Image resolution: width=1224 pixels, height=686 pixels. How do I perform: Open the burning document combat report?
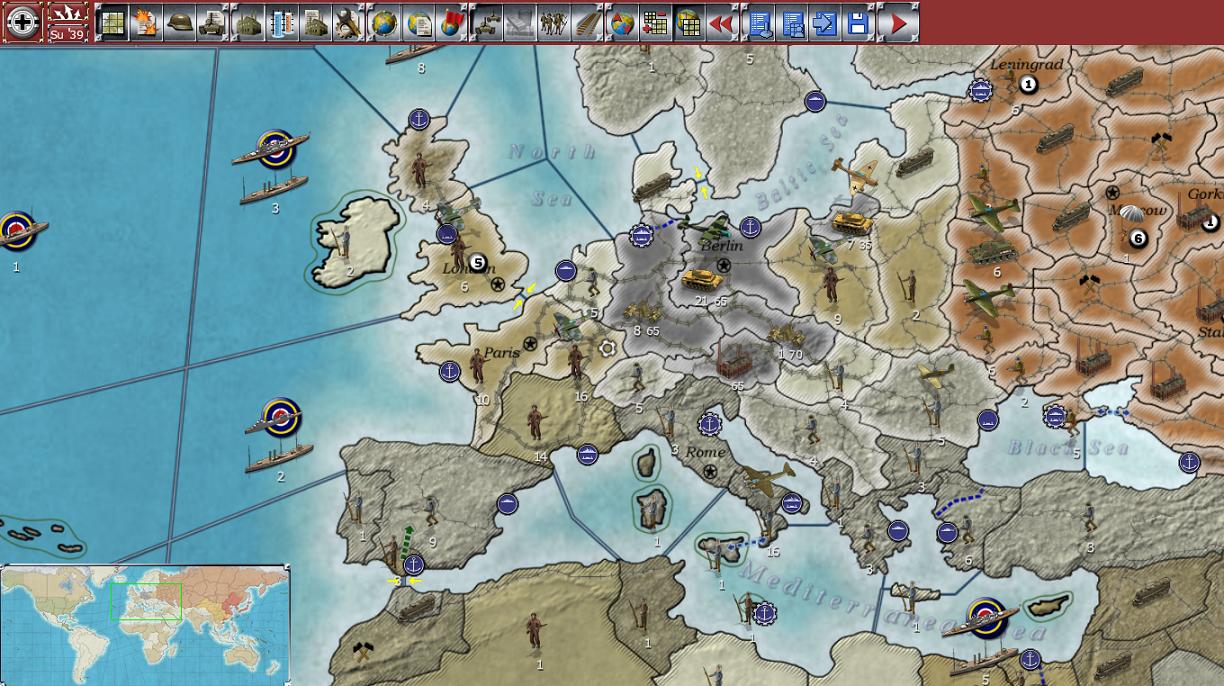146,23
